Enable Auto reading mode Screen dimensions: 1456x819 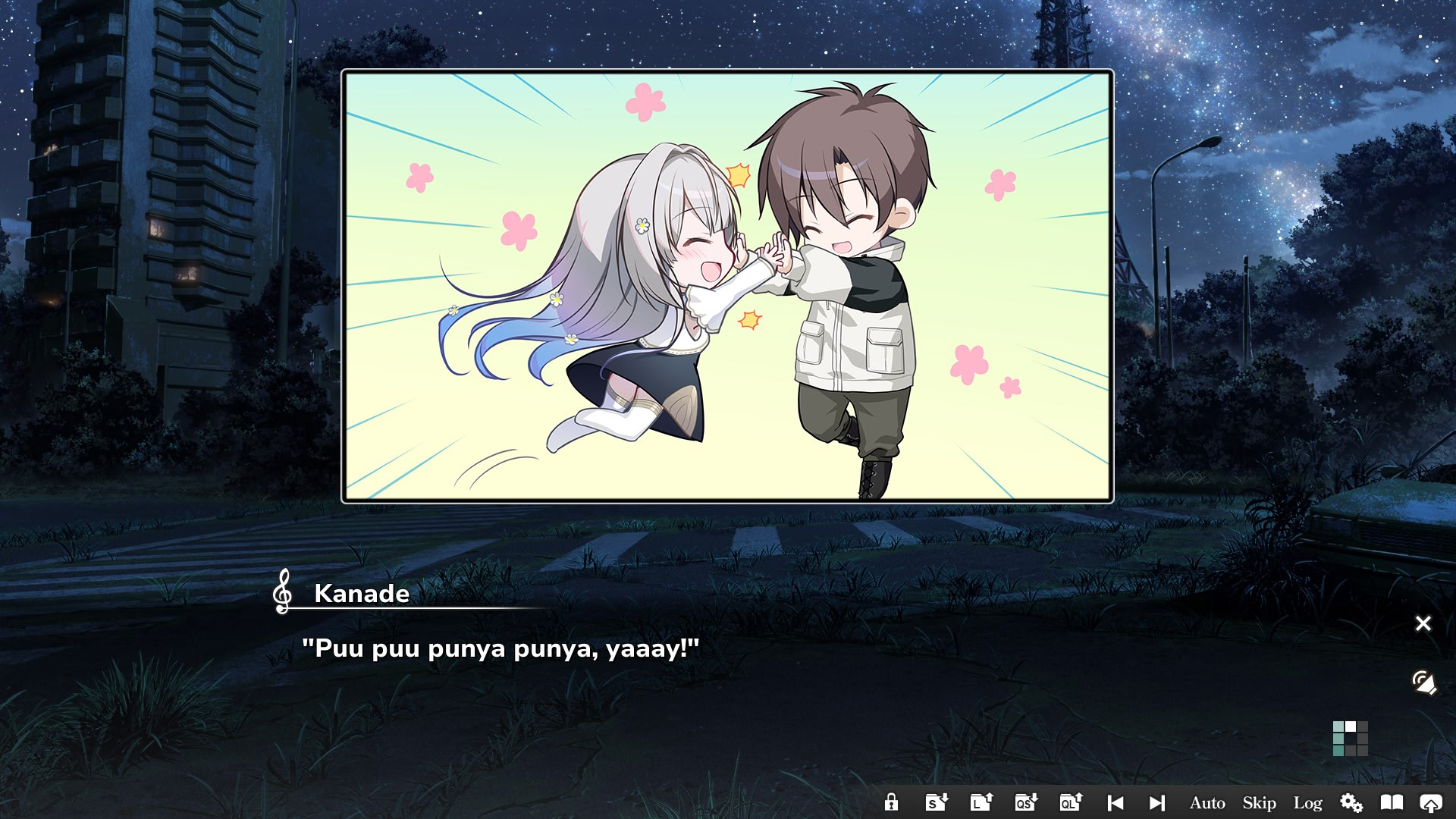coord(1206,802)
